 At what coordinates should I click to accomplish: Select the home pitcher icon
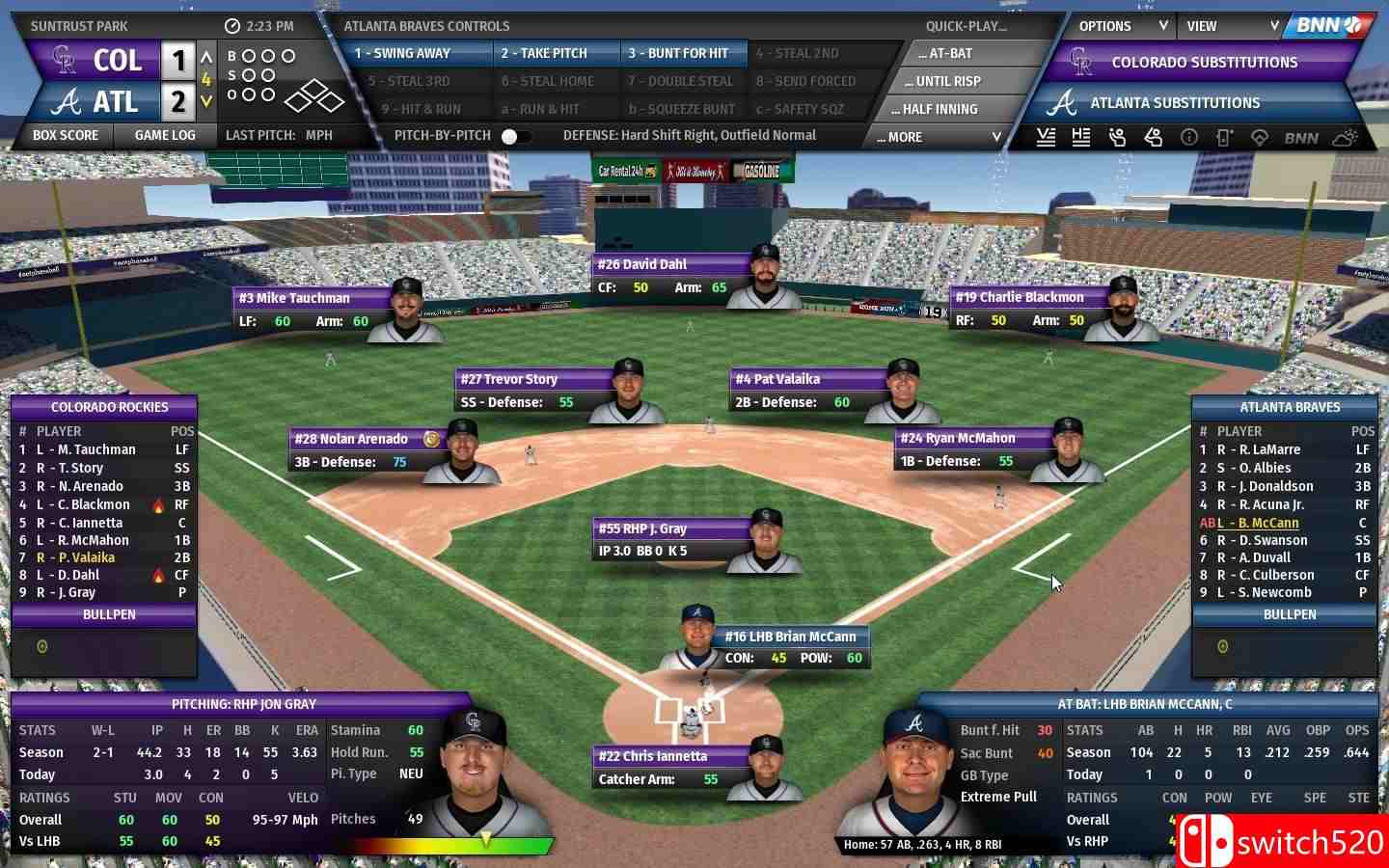click(x=1153, y=137)
